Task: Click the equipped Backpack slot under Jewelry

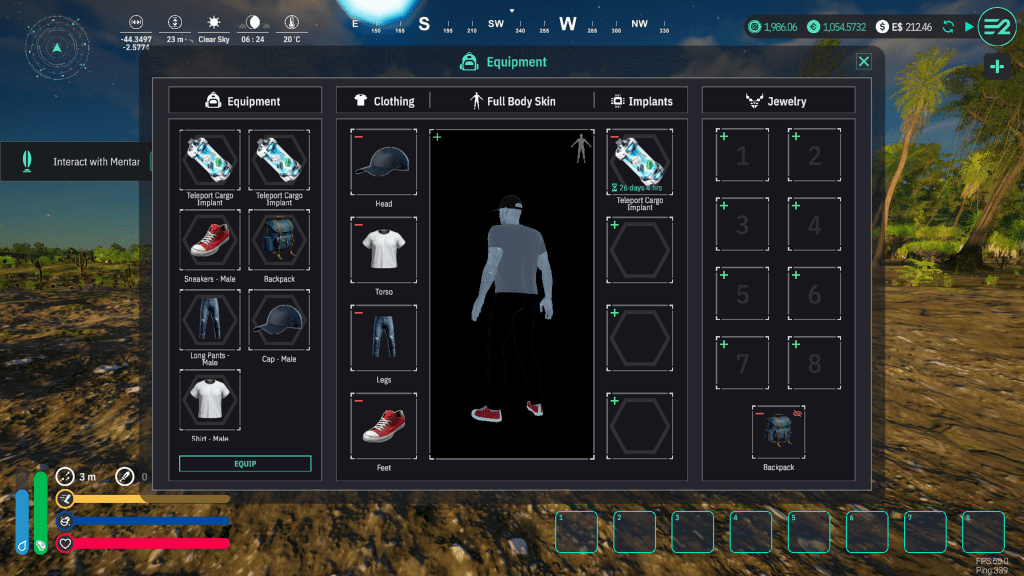Action: [778, 431]
